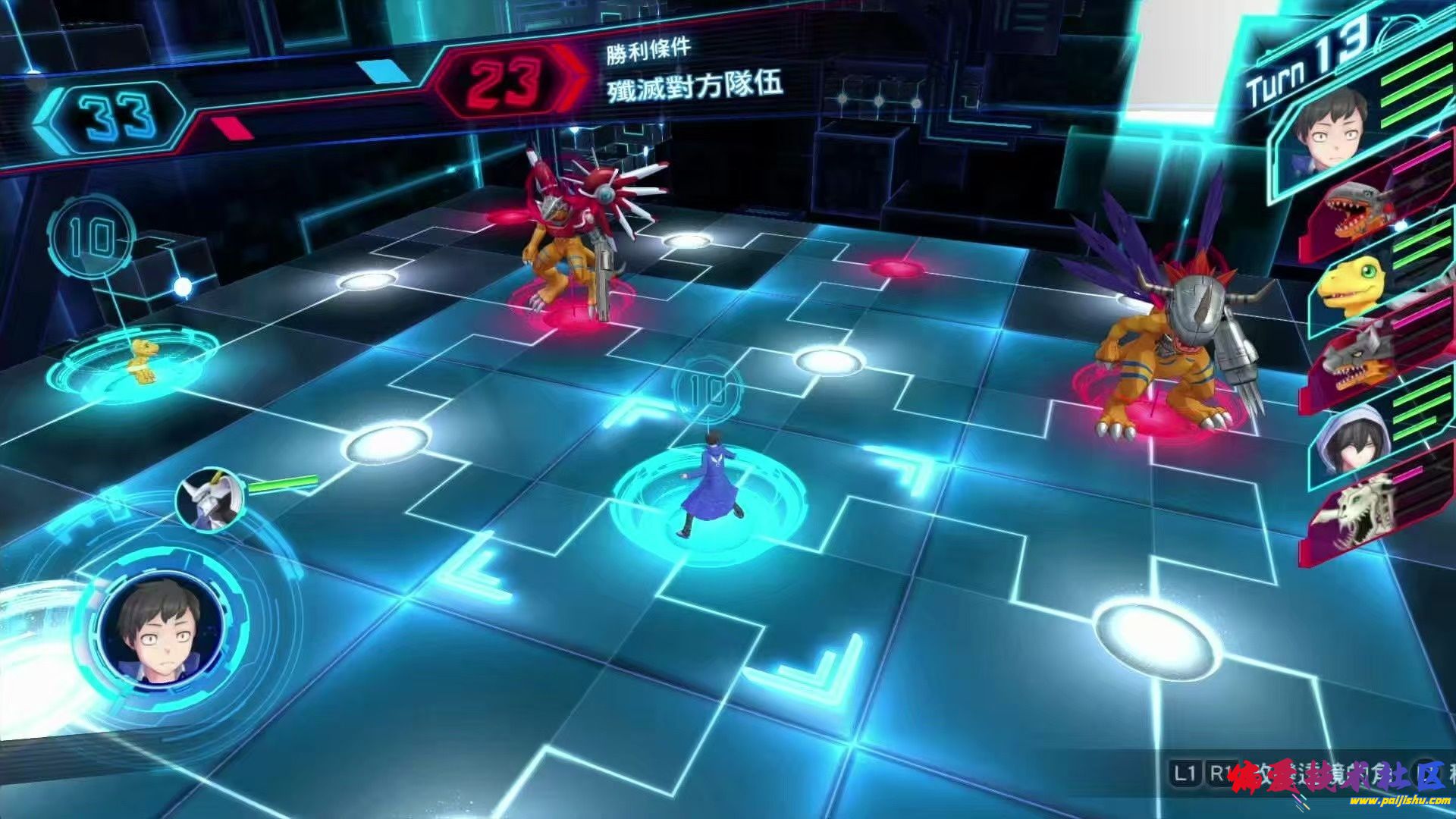Choose the skeletal dinosaur turn order portrait
Image resolution: width=1456 pixels, height=819 pixels.
(x=1360, y=507)
